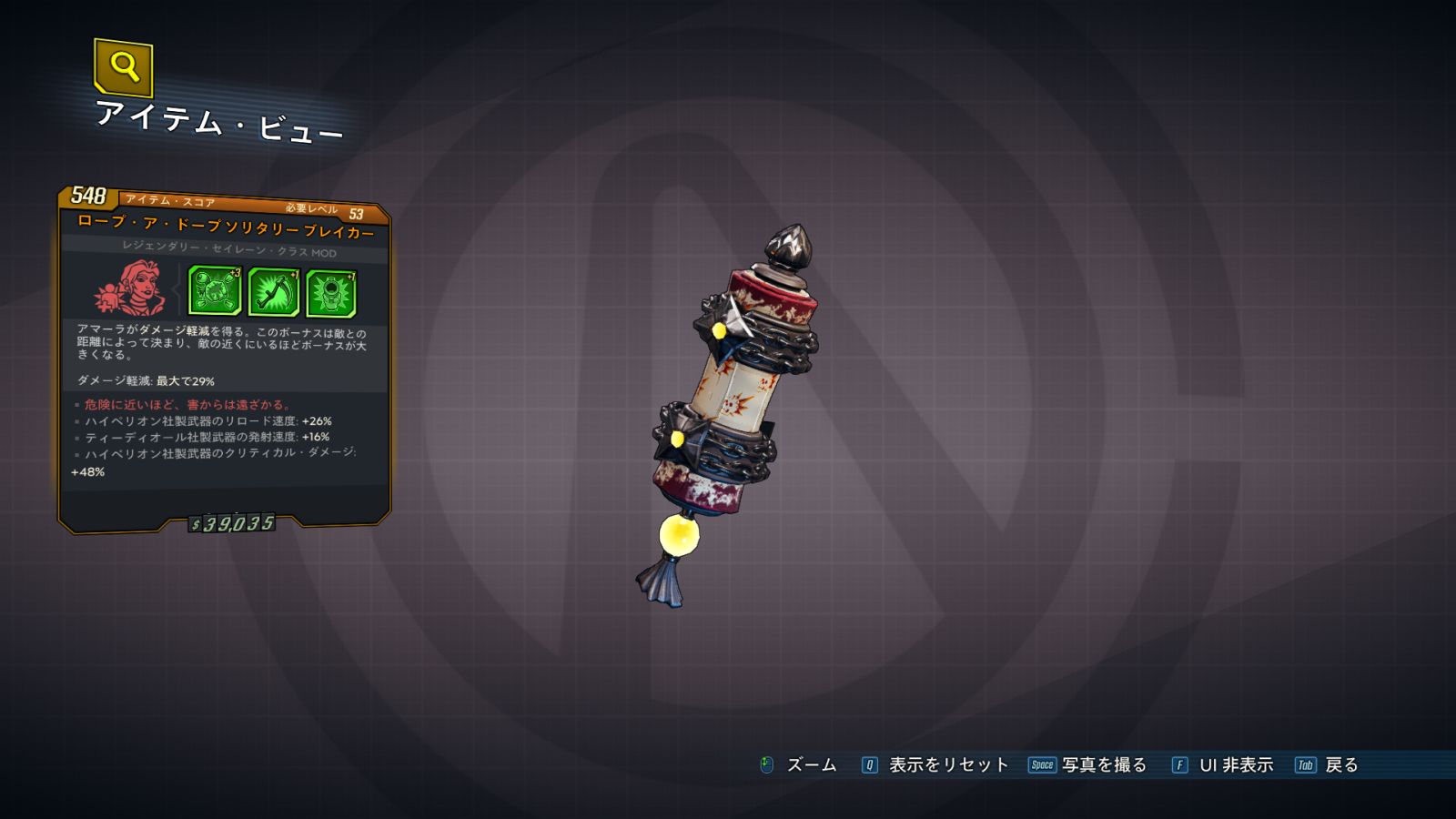
Task: Click the skull and crossbones skill icon
Action: tap(215, 291)
